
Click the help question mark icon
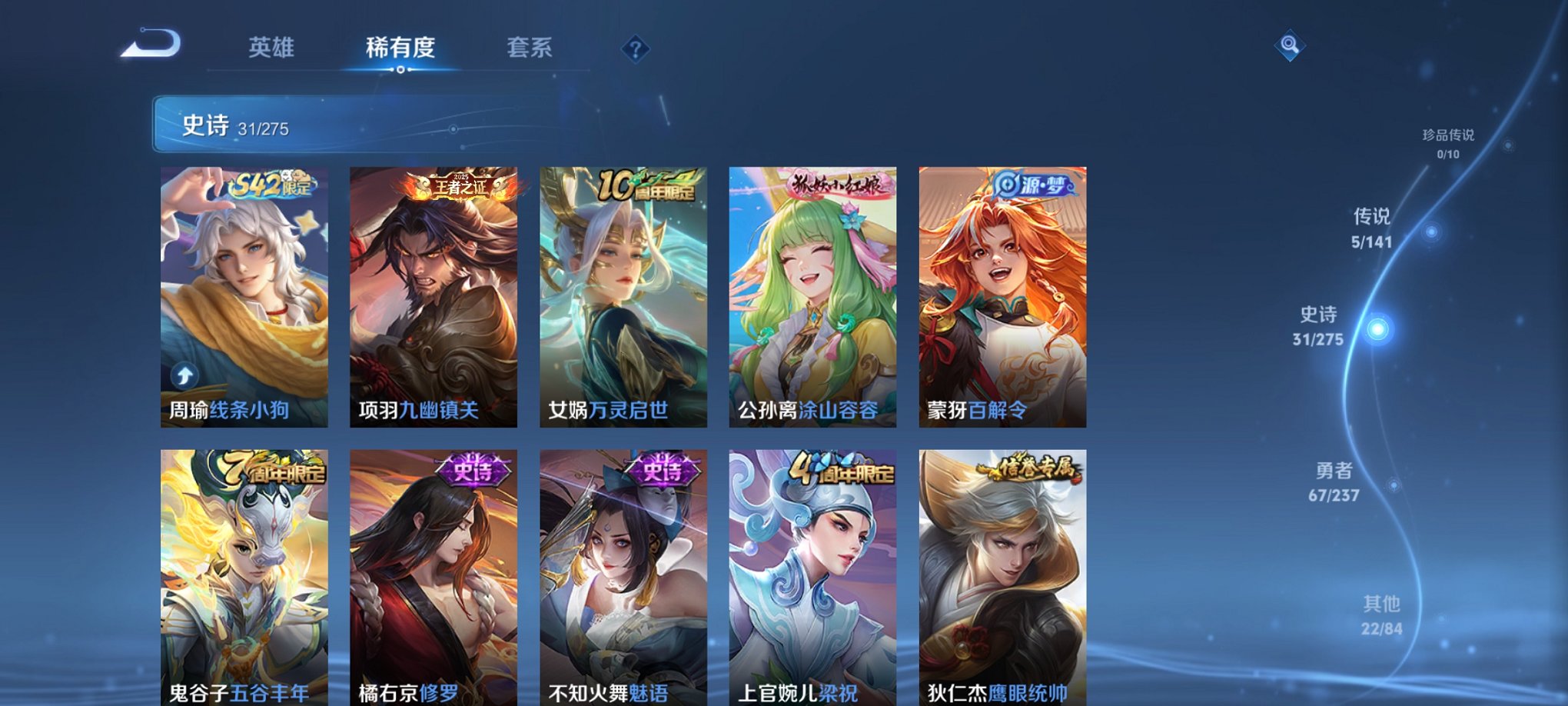tap(634, 49)
